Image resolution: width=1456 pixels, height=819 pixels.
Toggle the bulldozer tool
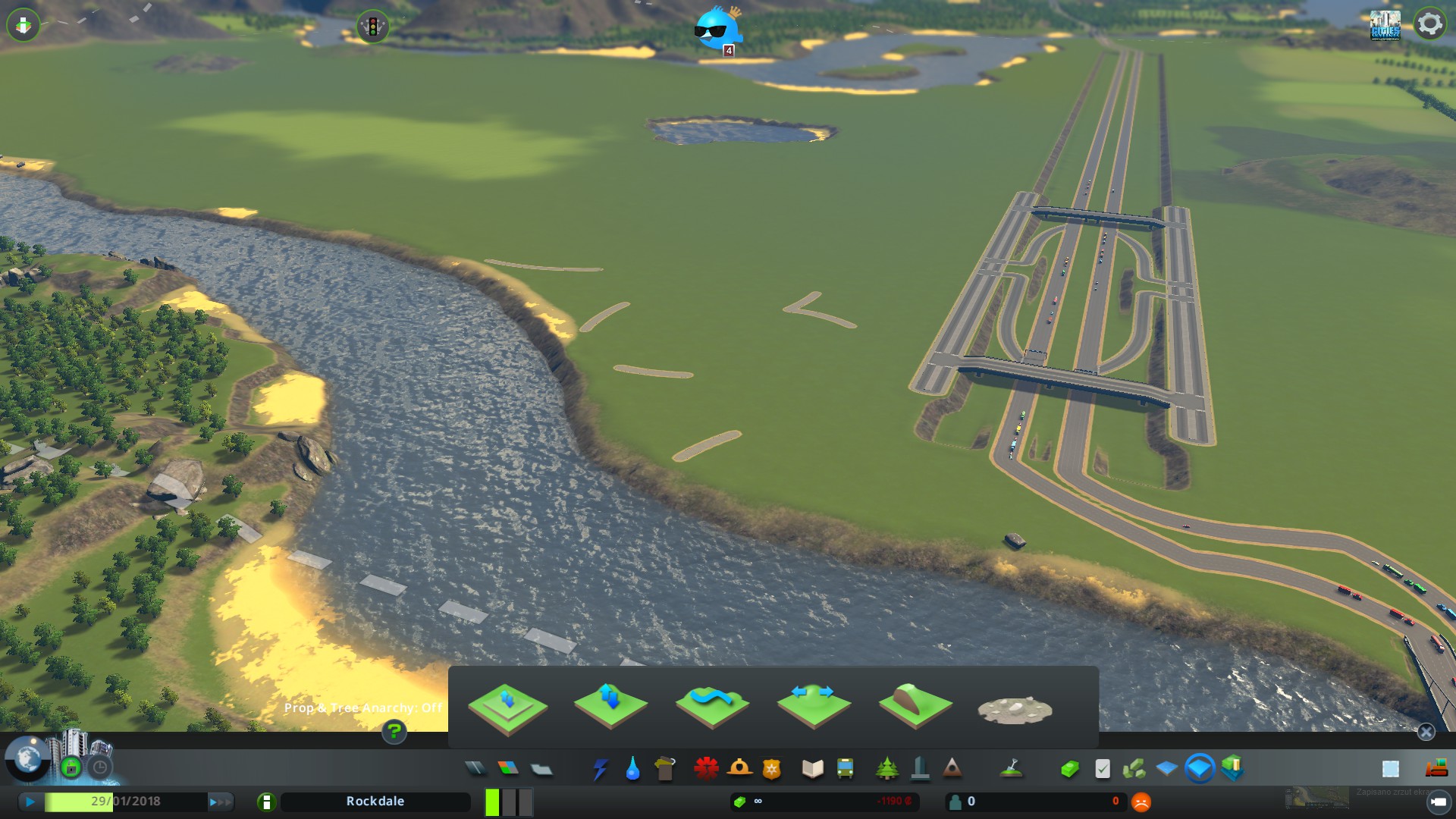coord(1436,769)
